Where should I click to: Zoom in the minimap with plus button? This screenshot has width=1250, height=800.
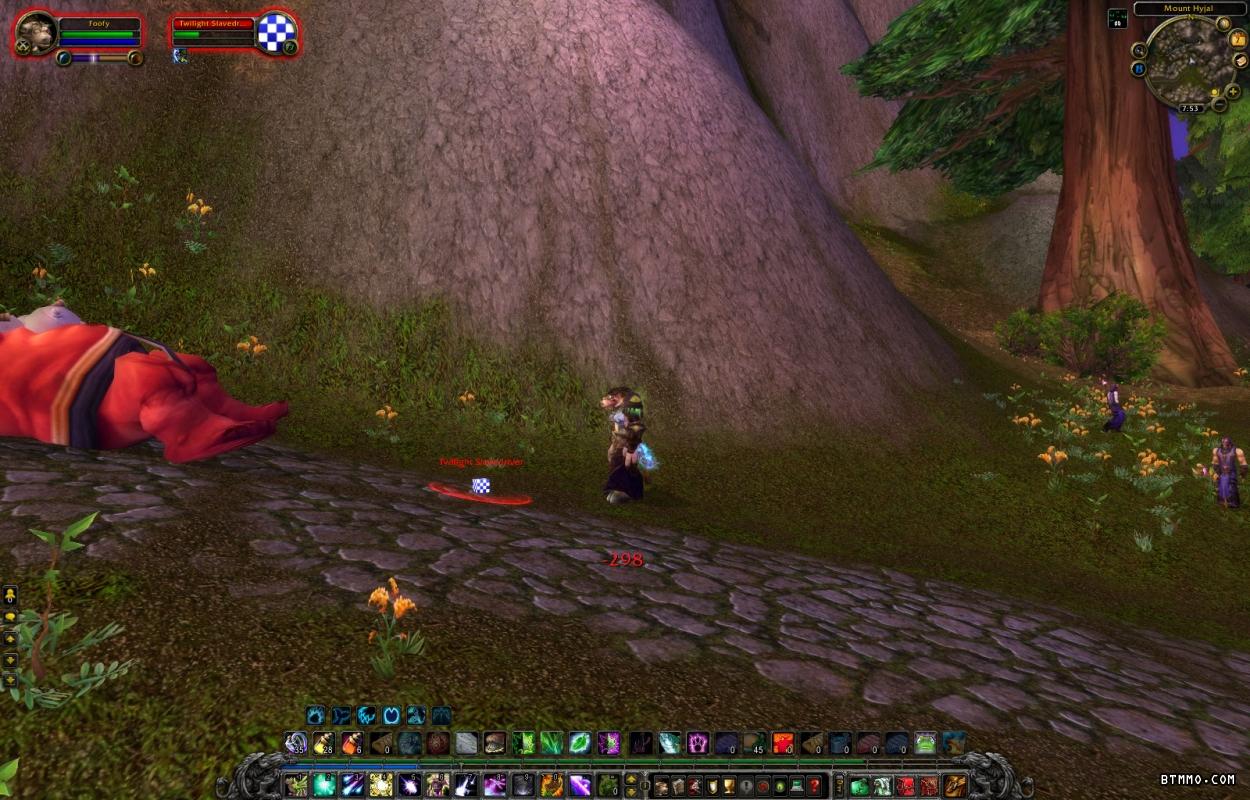click(x=1233, y=91)
